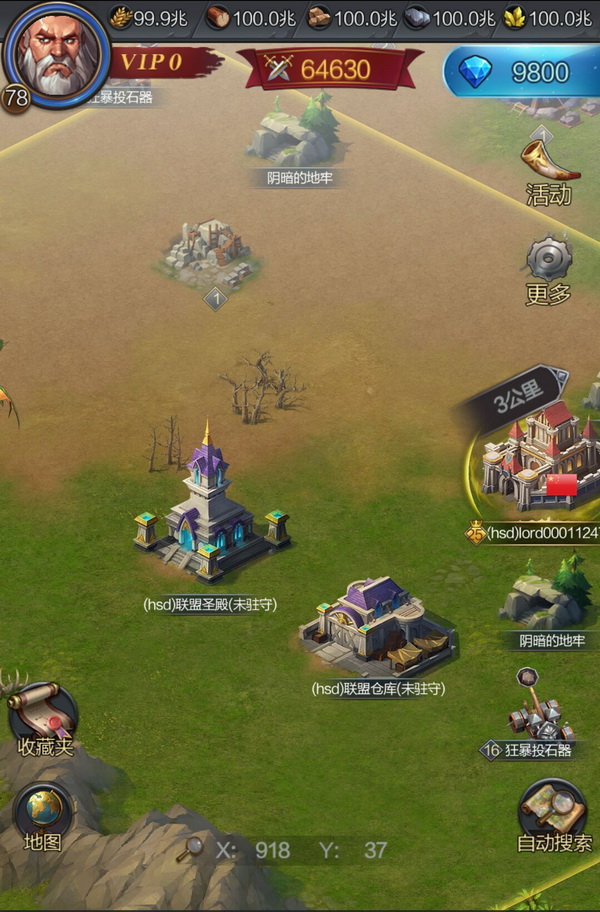Select the level 16 狂暴投石器 catapult
600x912 pixels.
coord(539,709)
